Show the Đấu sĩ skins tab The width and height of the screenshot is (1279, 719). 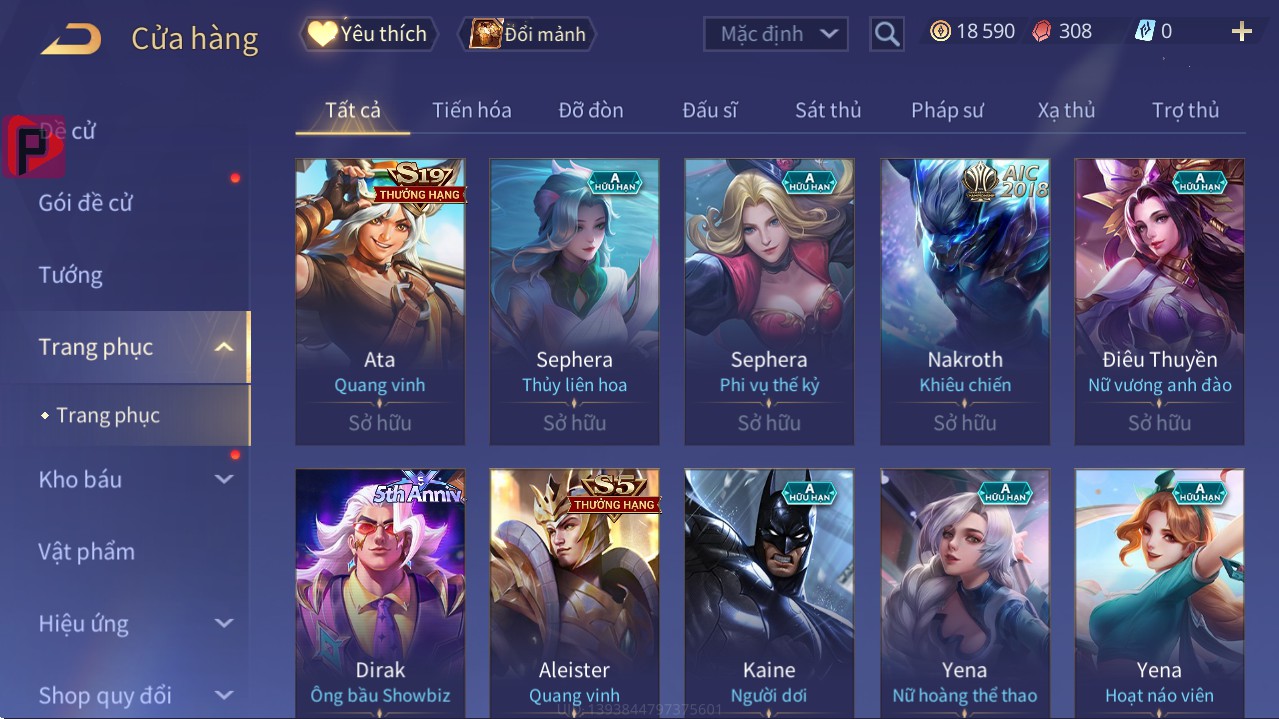point(709,110)
